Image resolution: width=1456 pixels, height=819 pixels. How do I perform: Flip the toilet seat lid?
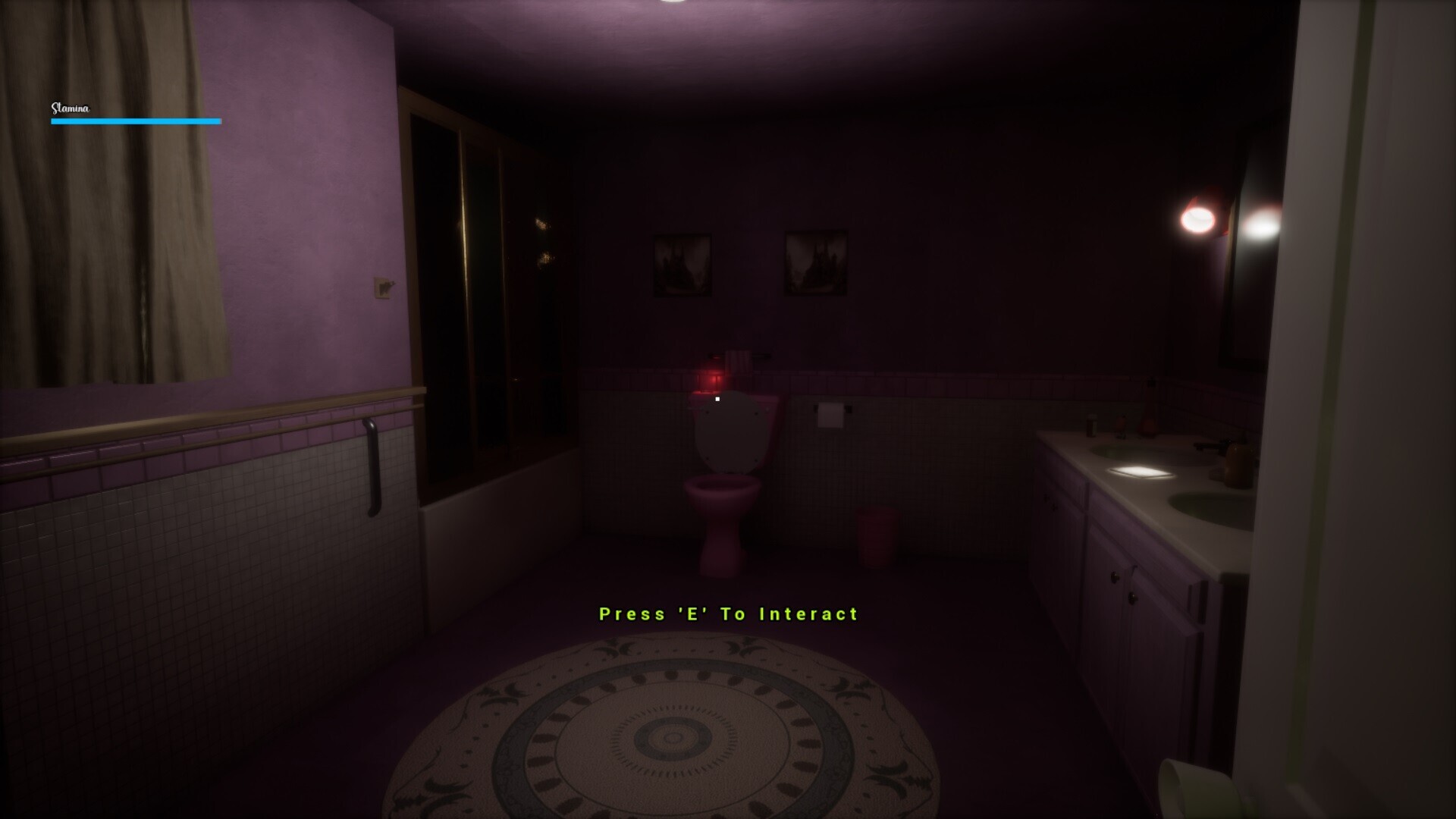point(730,436)
